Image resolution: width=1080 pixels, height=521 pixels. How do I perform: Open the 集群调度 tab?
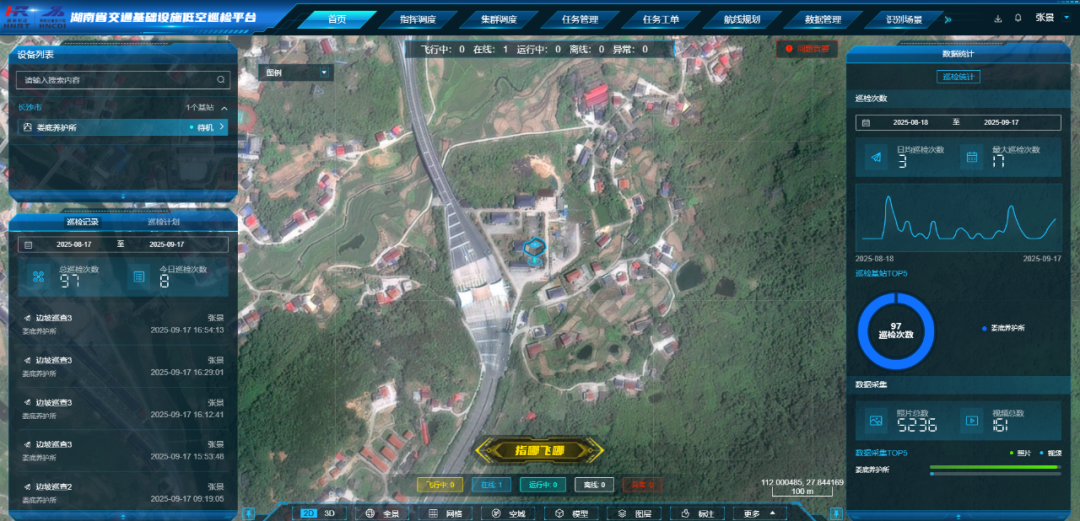pyautogui.click(x=497, y=19)
